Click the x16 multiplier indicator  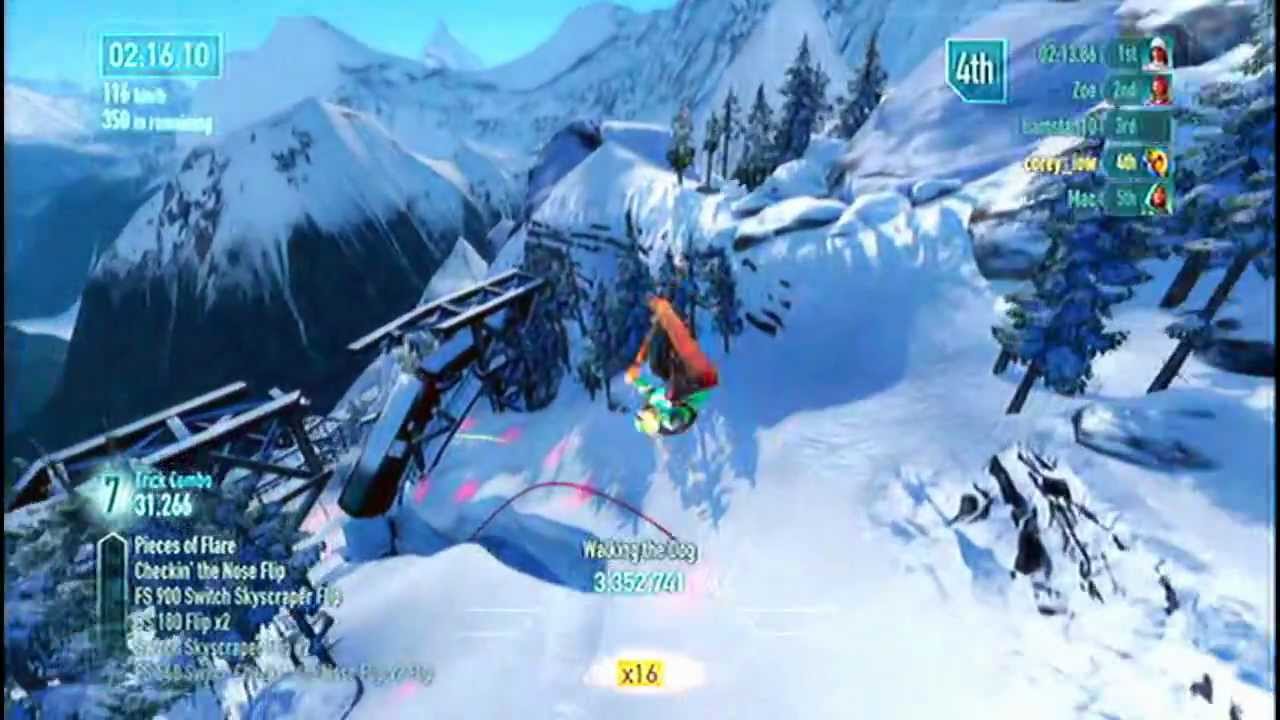(639, 674)
